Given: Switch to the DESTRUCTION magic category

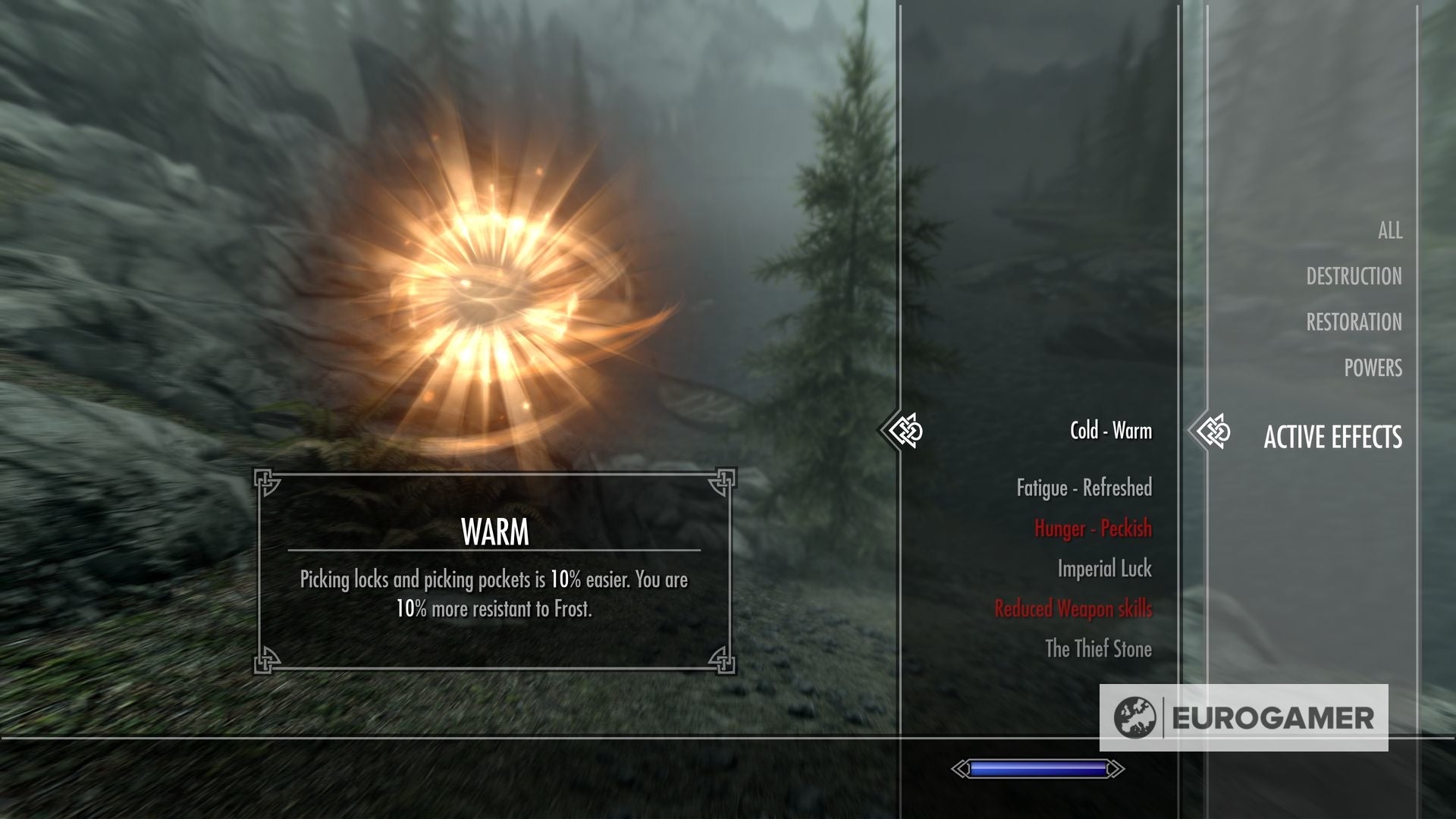Looking at the screenshot, I should 1354,276.
